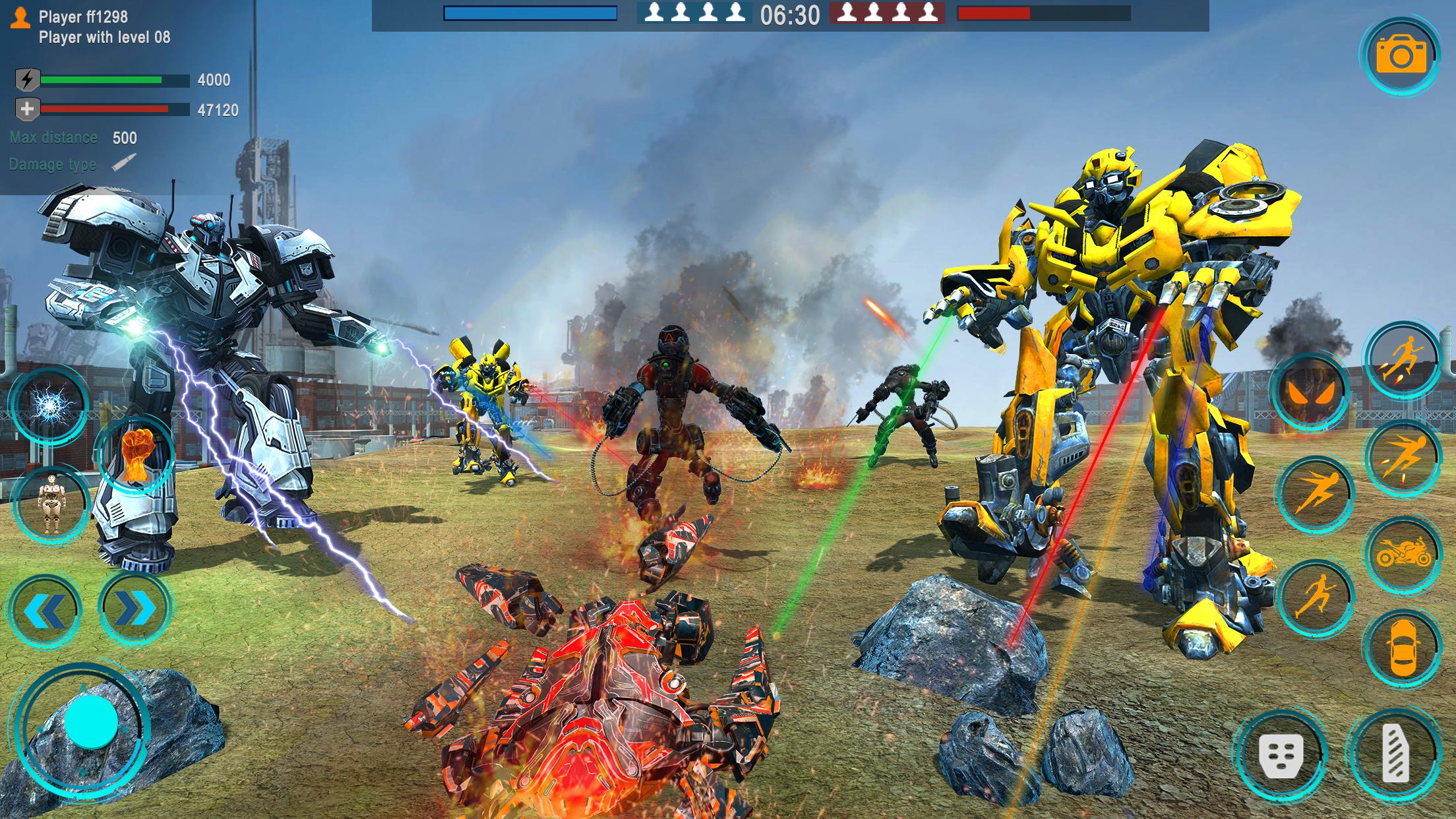Viewport: 1456px width, 819px height.
Task: Select the Player ff1298 profile icon
Action: [x=21, y=18]
